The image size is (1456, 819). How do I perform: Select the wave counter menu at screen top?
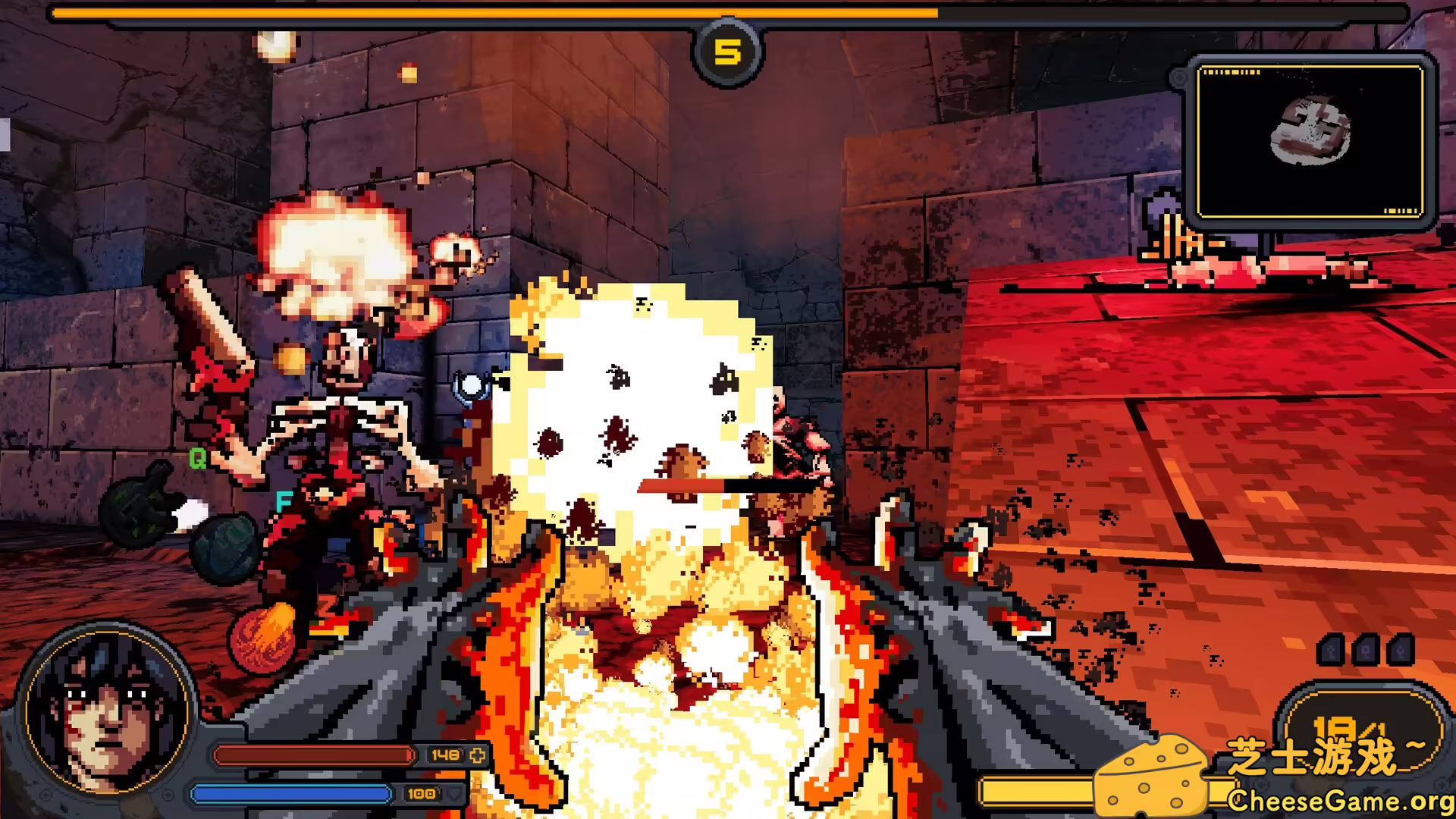click(x=727, y=52)
